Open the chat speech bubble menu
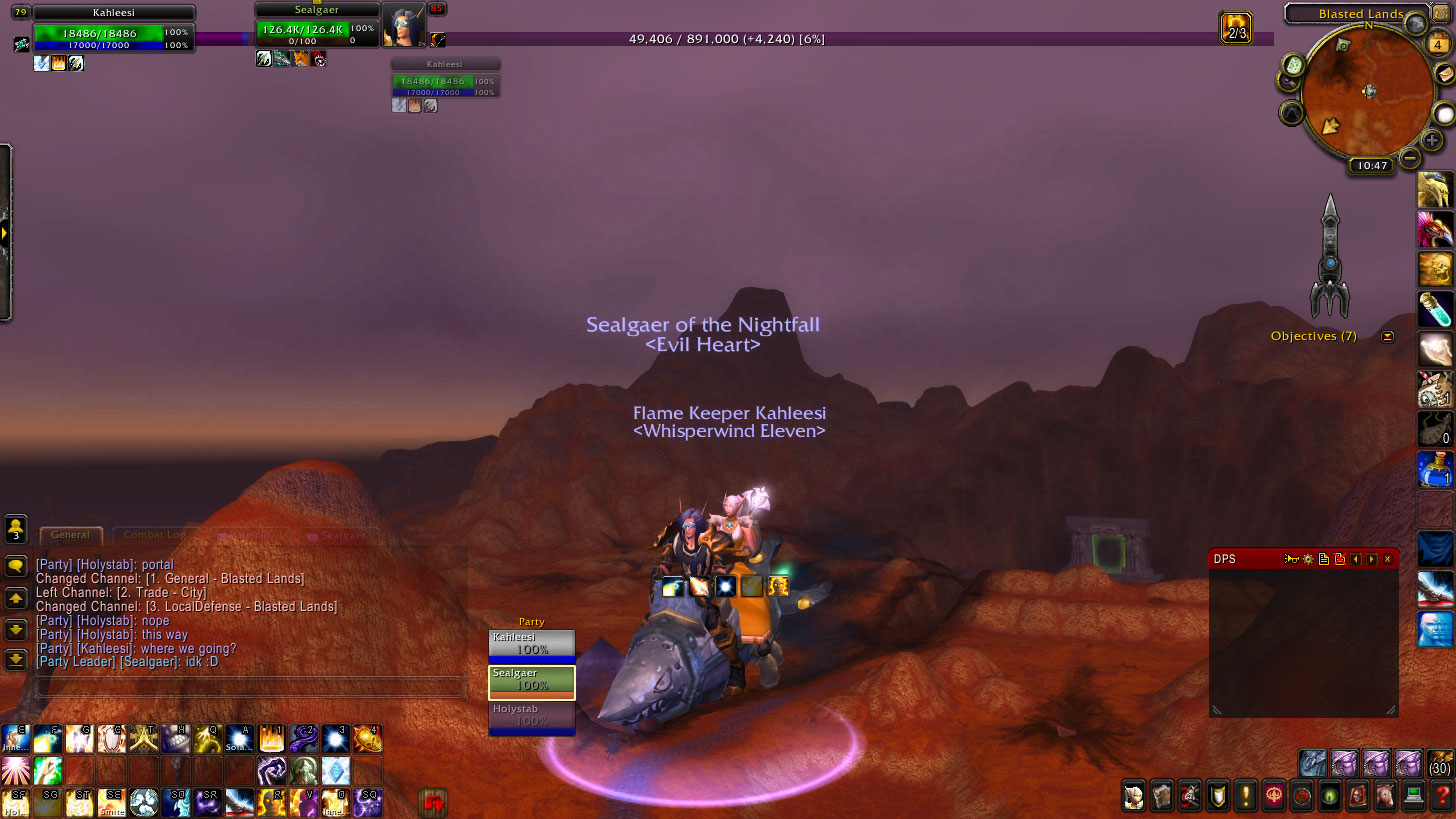1456x819 pixels. point(16,566)
